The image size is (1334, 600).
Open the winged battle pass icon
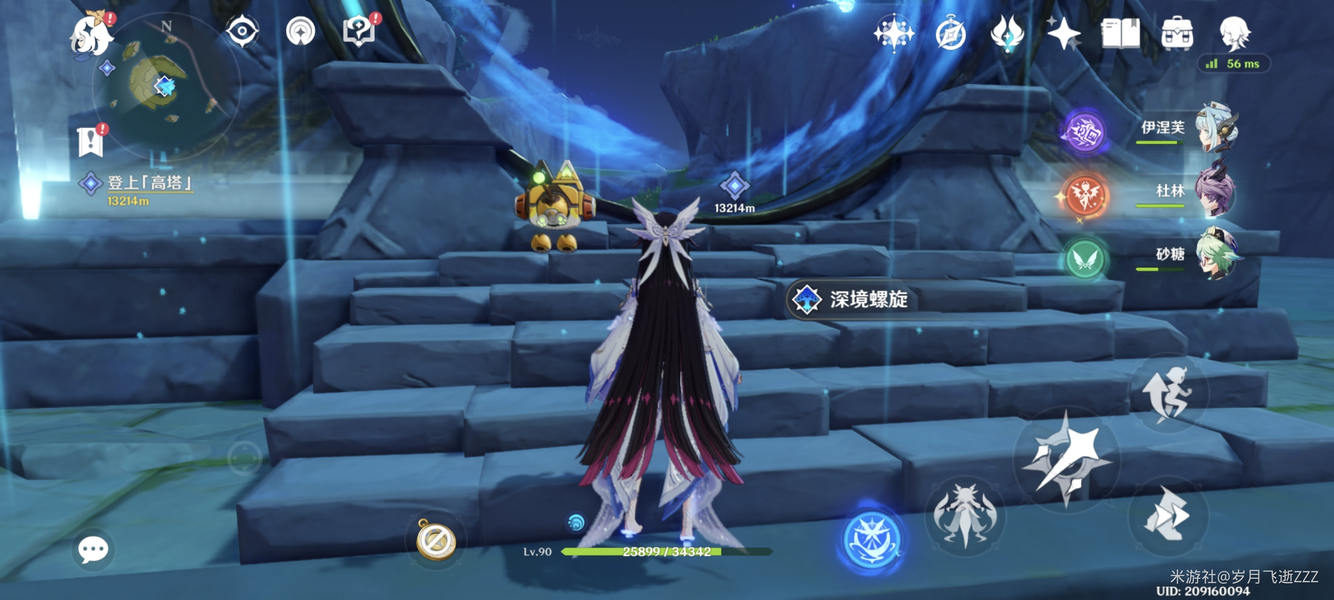tap(1006, 34)
